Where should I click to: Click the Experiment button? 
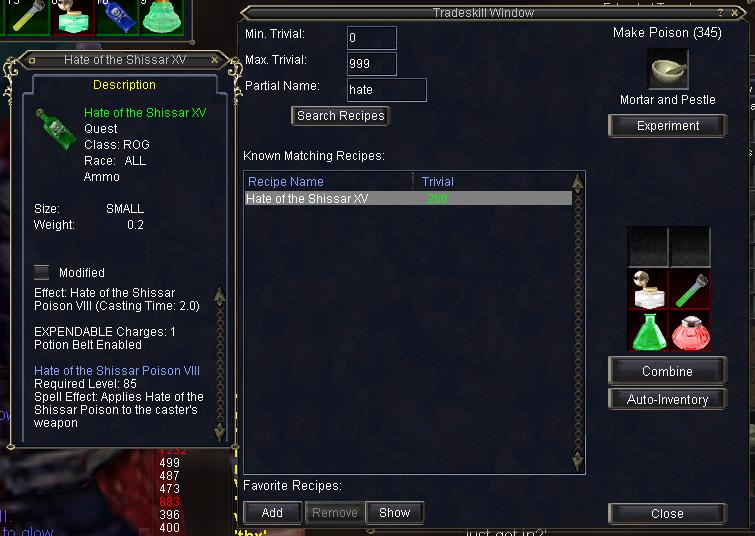667,126
